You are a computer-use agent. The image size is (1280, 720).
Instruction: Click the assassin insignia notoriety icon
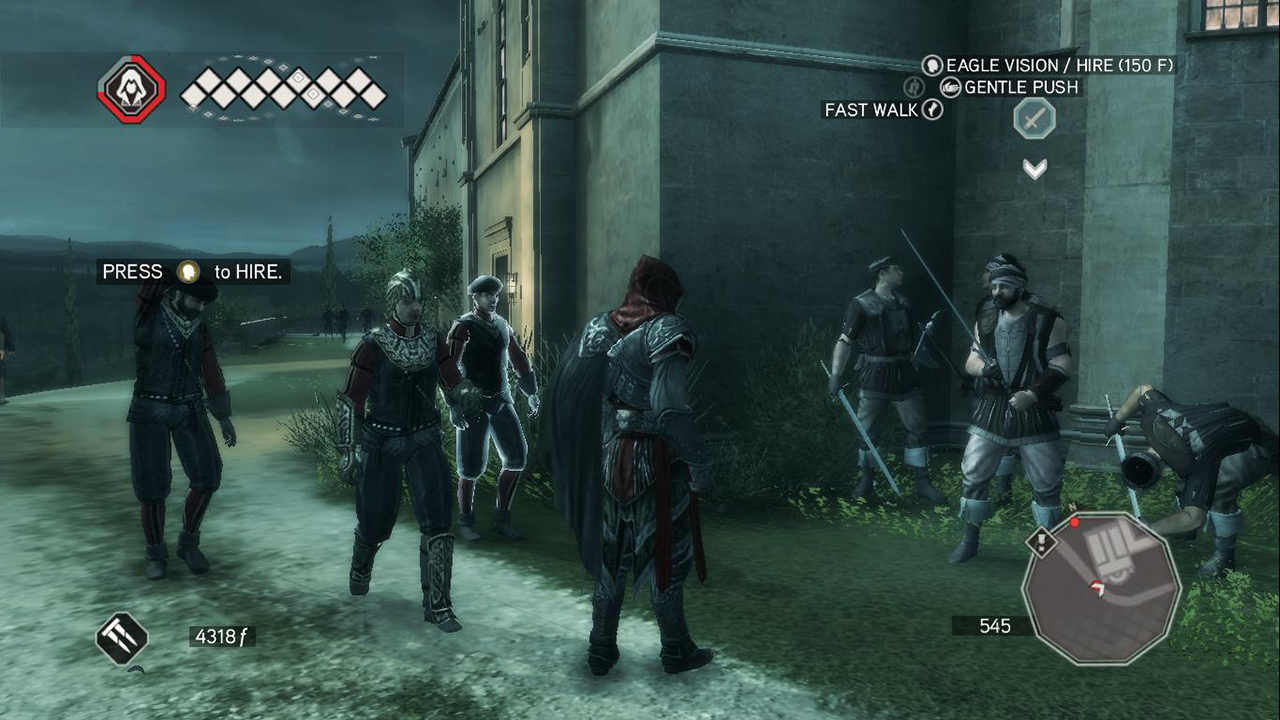pyautogui.click(x=130, y=89)
